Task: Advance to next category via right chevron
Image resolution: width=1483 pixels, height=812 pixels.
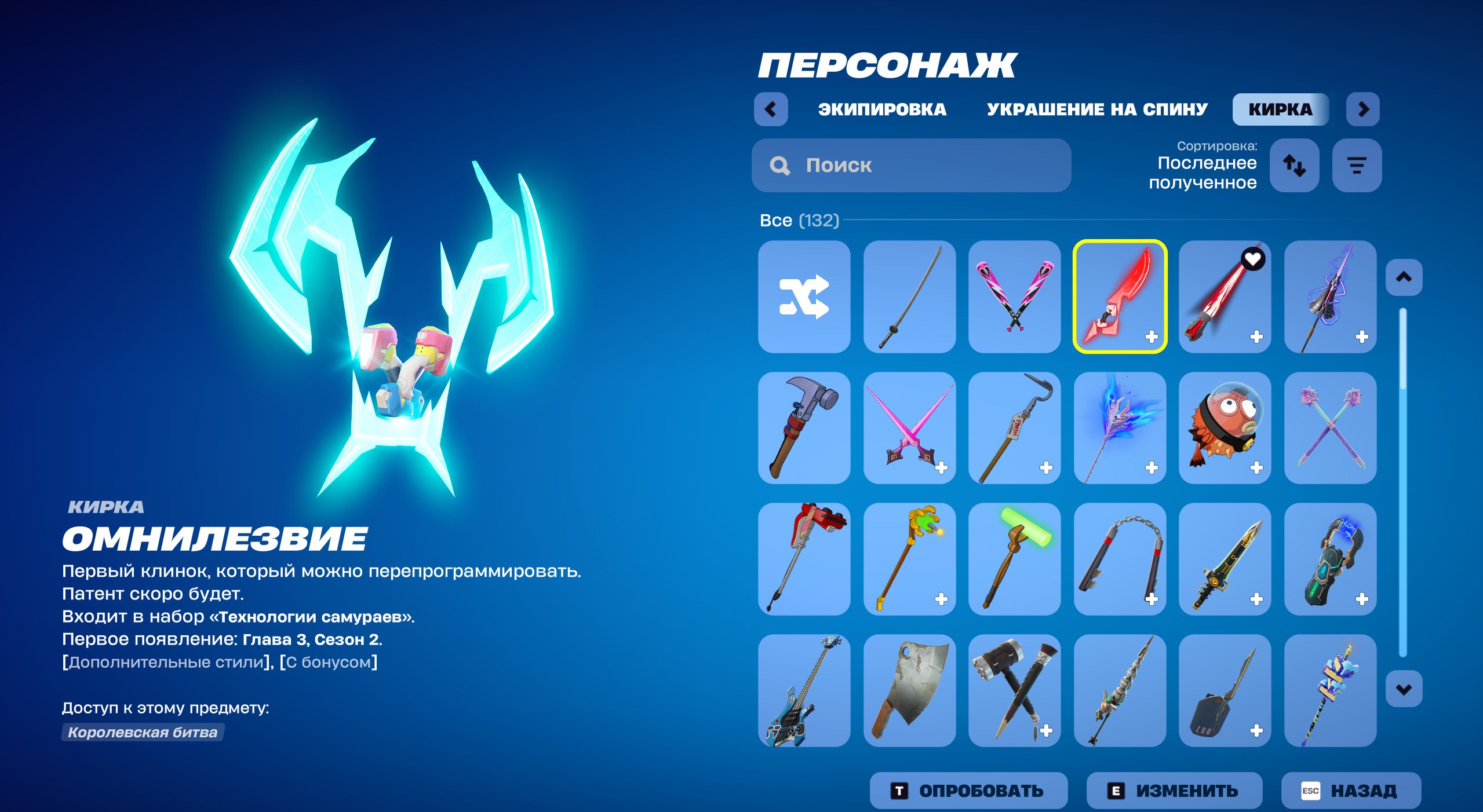Action: [x=1363, y=109]
